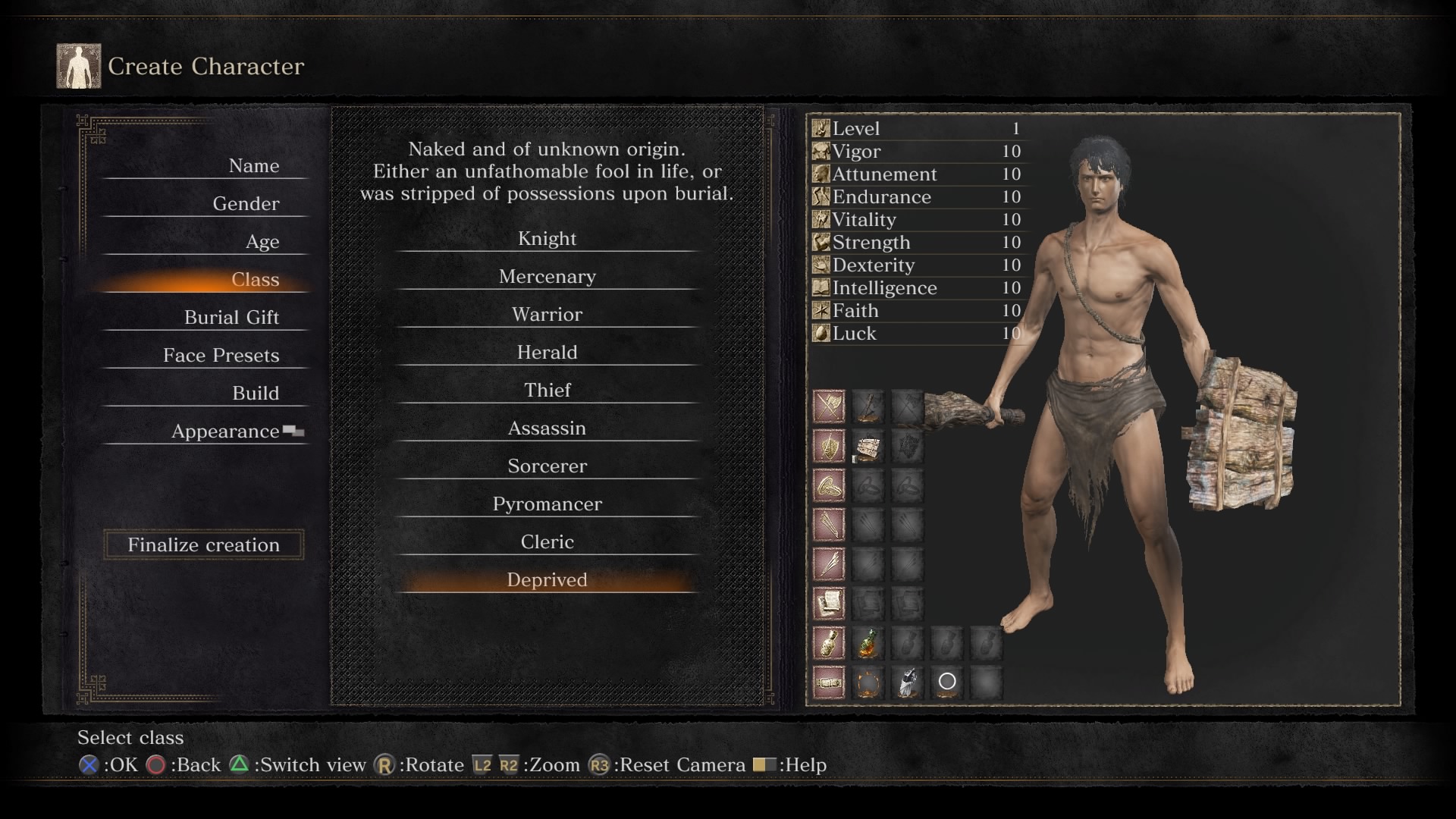1456x819 pixels.
Task: Select the flask item slot
Action: click(x=868, y=643)
